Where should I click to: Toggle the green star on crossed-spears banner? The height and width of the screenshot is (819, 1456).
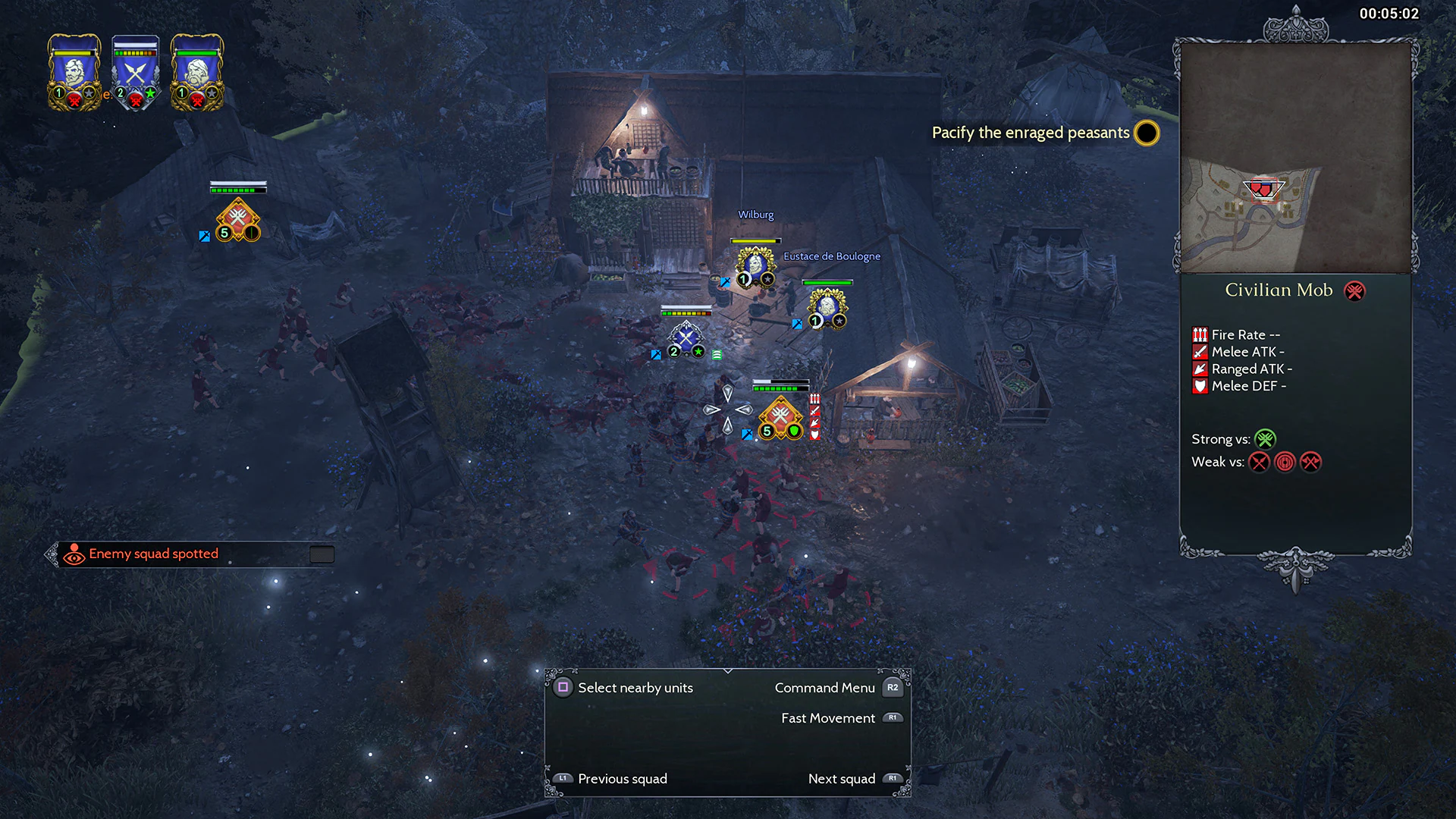pos(150,95)
